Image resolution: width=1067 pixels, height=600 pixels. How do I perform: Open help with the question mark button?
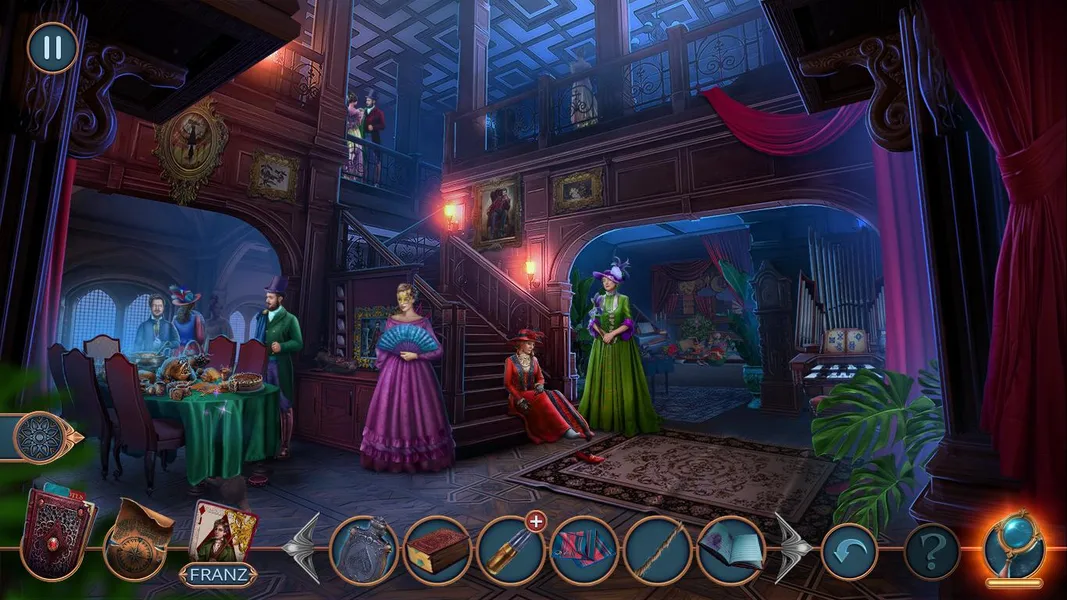coord(931,551)
